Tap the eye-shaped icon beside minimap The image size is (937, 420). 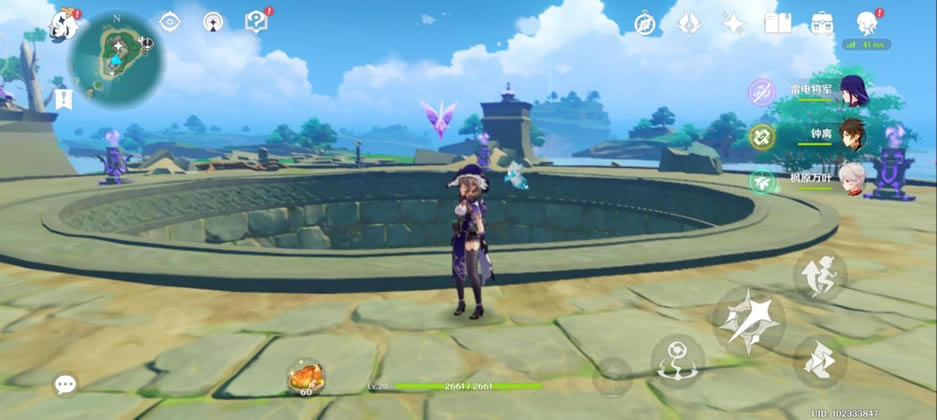(x=170, y=22)
